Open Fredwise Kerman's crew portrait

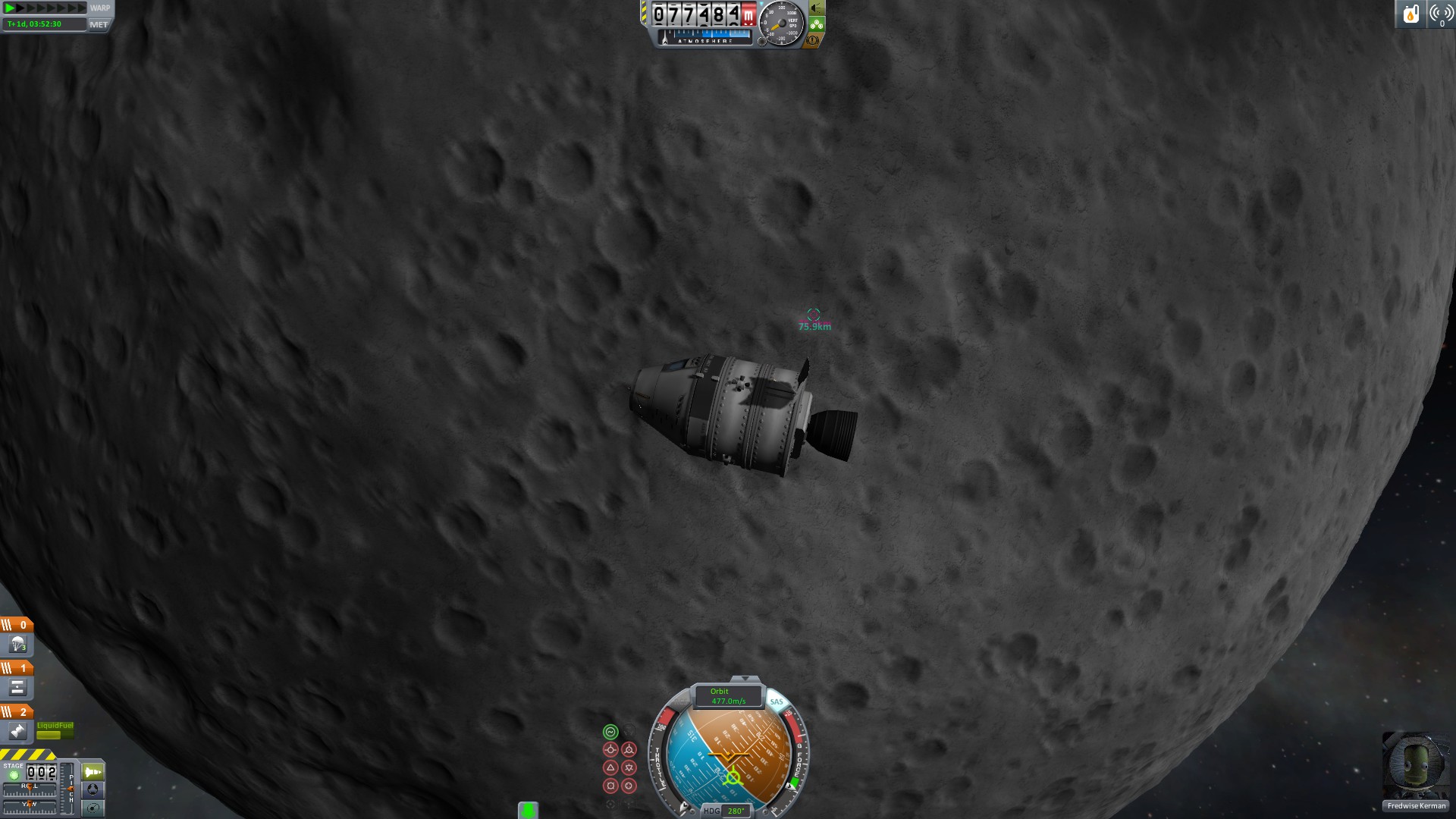click(1416, 766)
